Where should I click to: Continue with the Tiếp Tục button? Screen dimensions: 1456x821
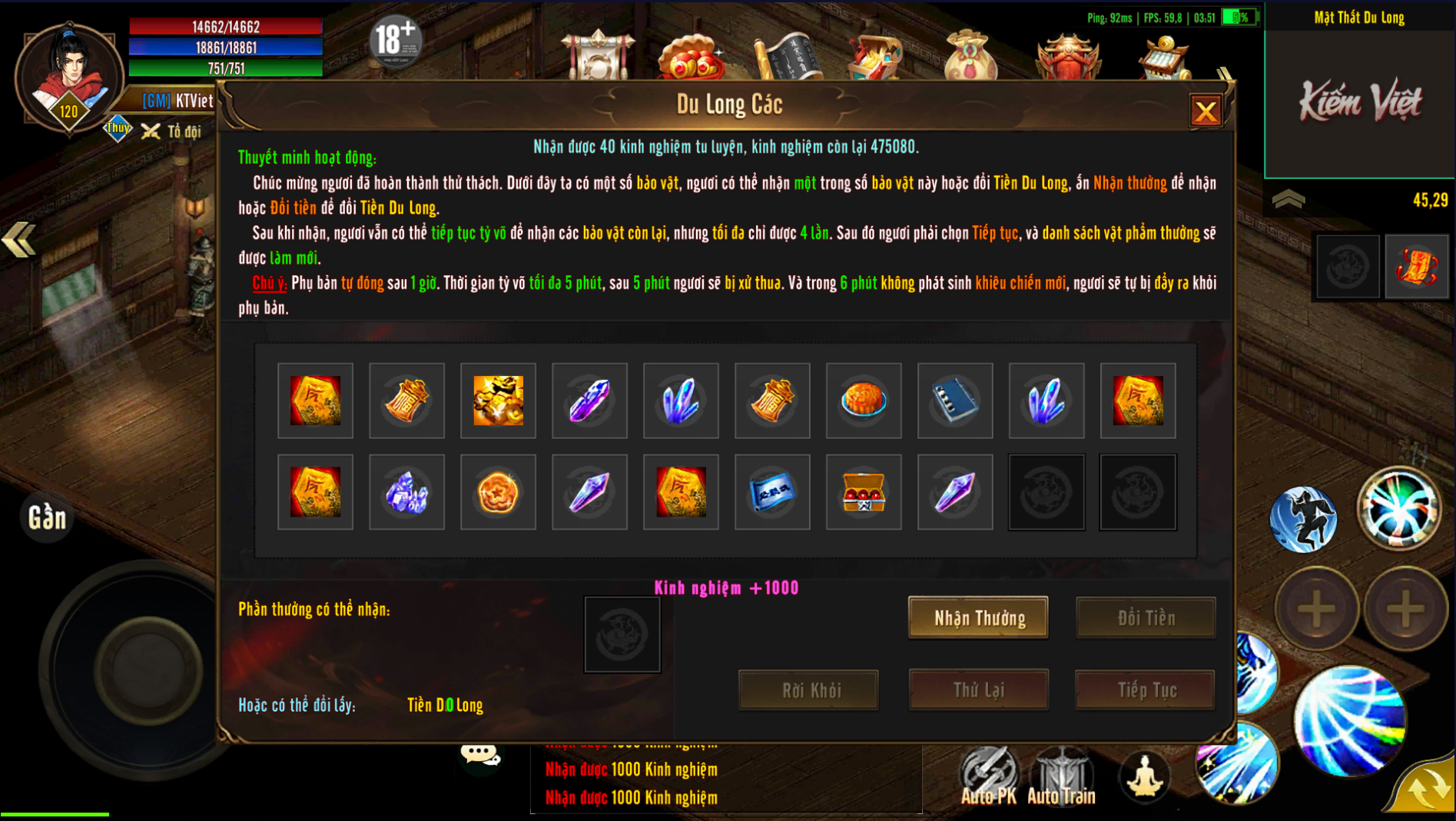(1146, 690)
